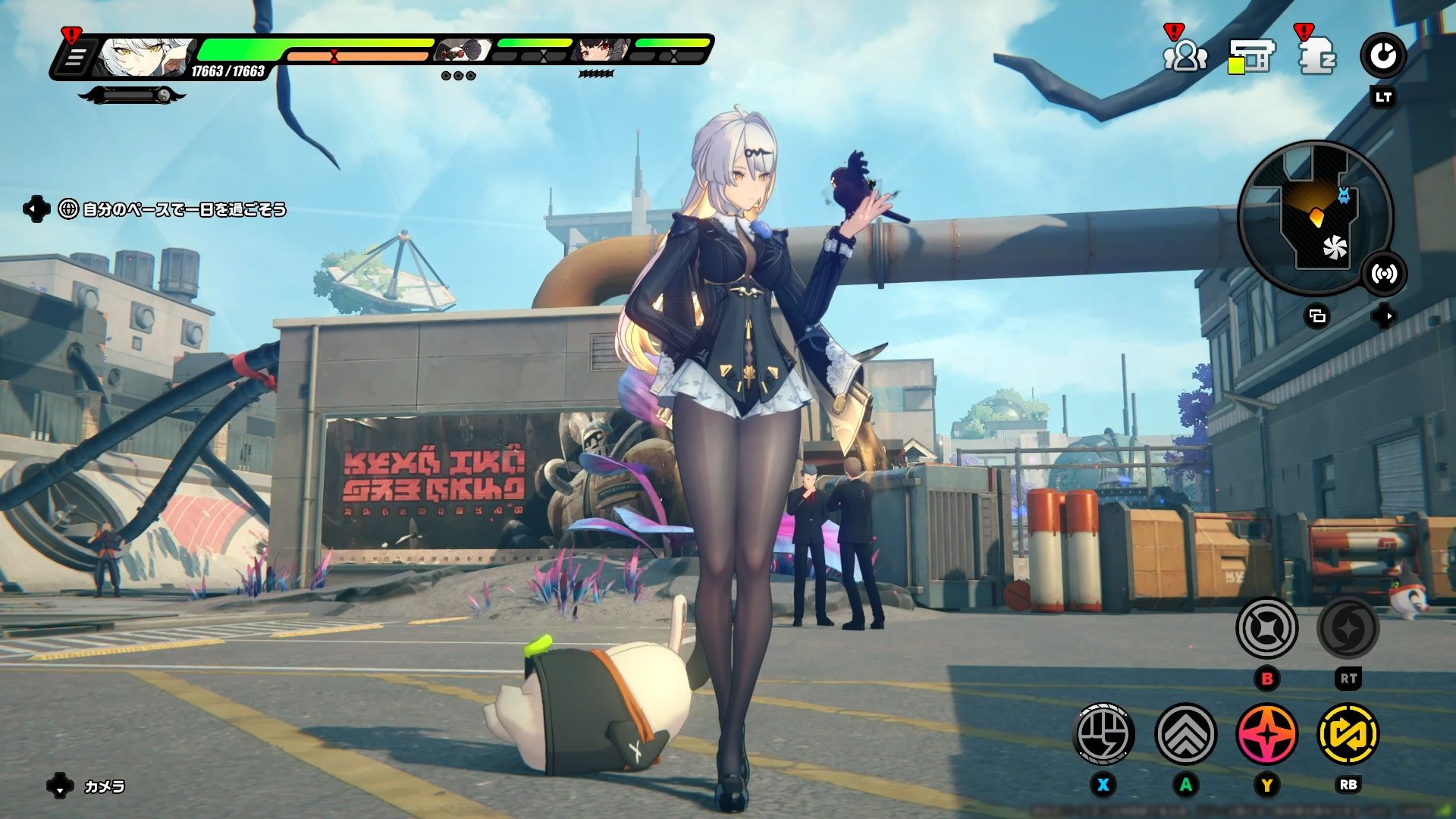The height and width of the screenshot is (819, 1456).
Task: Open the sleeping document notes icon
Action: [1317, 56]
